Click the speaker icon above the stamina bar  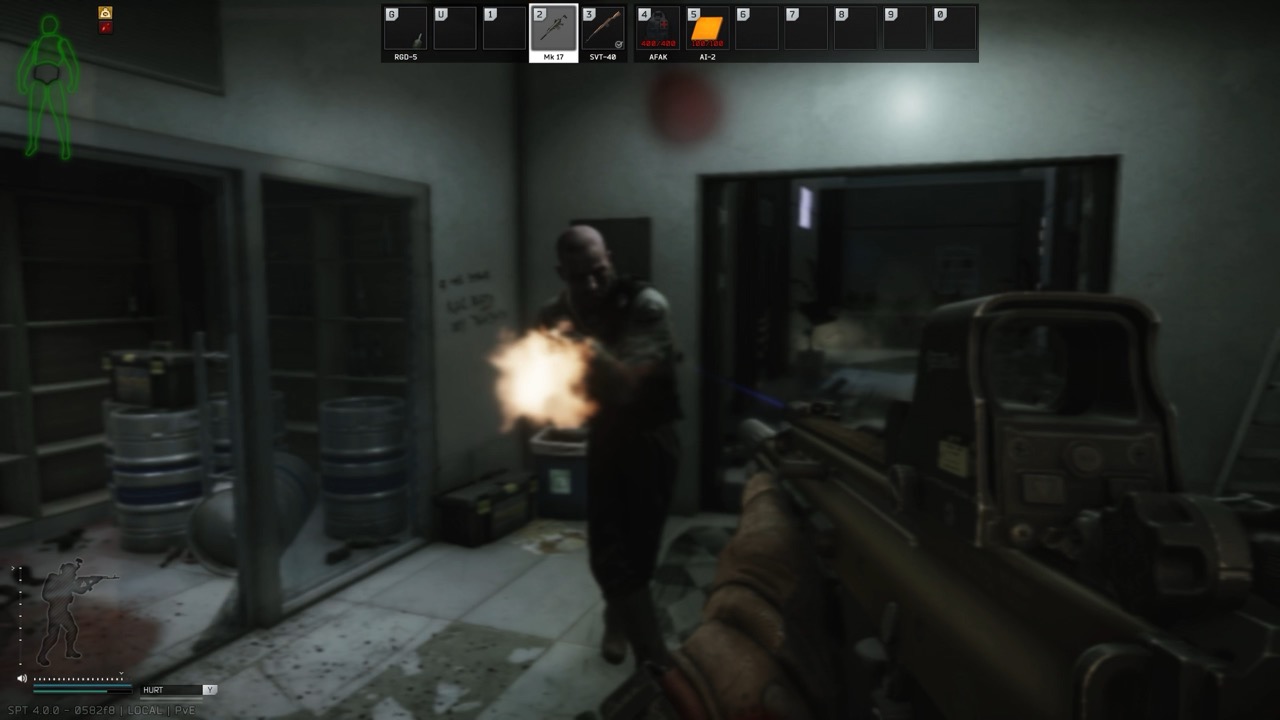pos(21,679)
